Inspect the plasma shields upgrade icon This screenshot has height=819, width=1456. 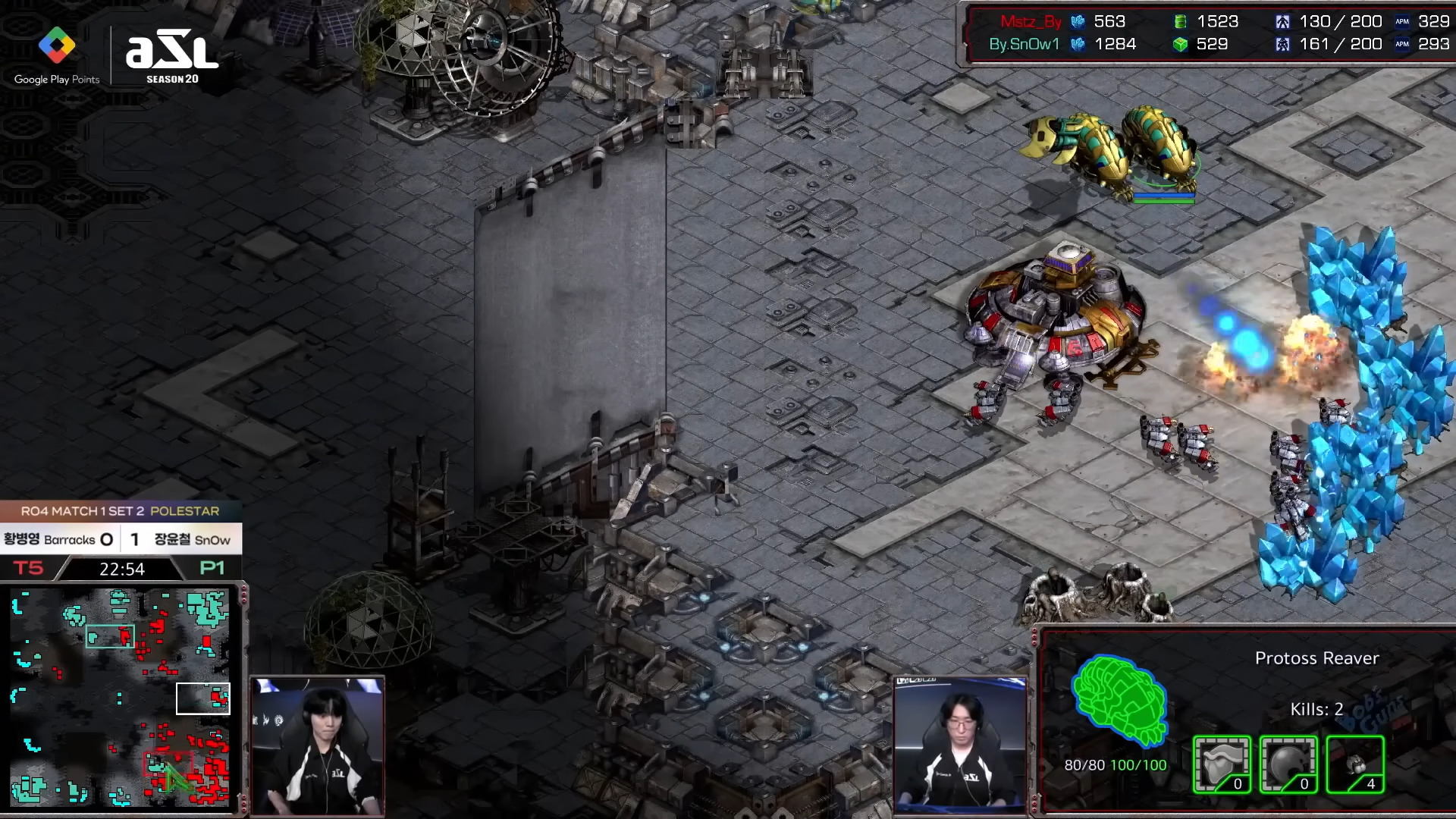tap(1288, 764)
